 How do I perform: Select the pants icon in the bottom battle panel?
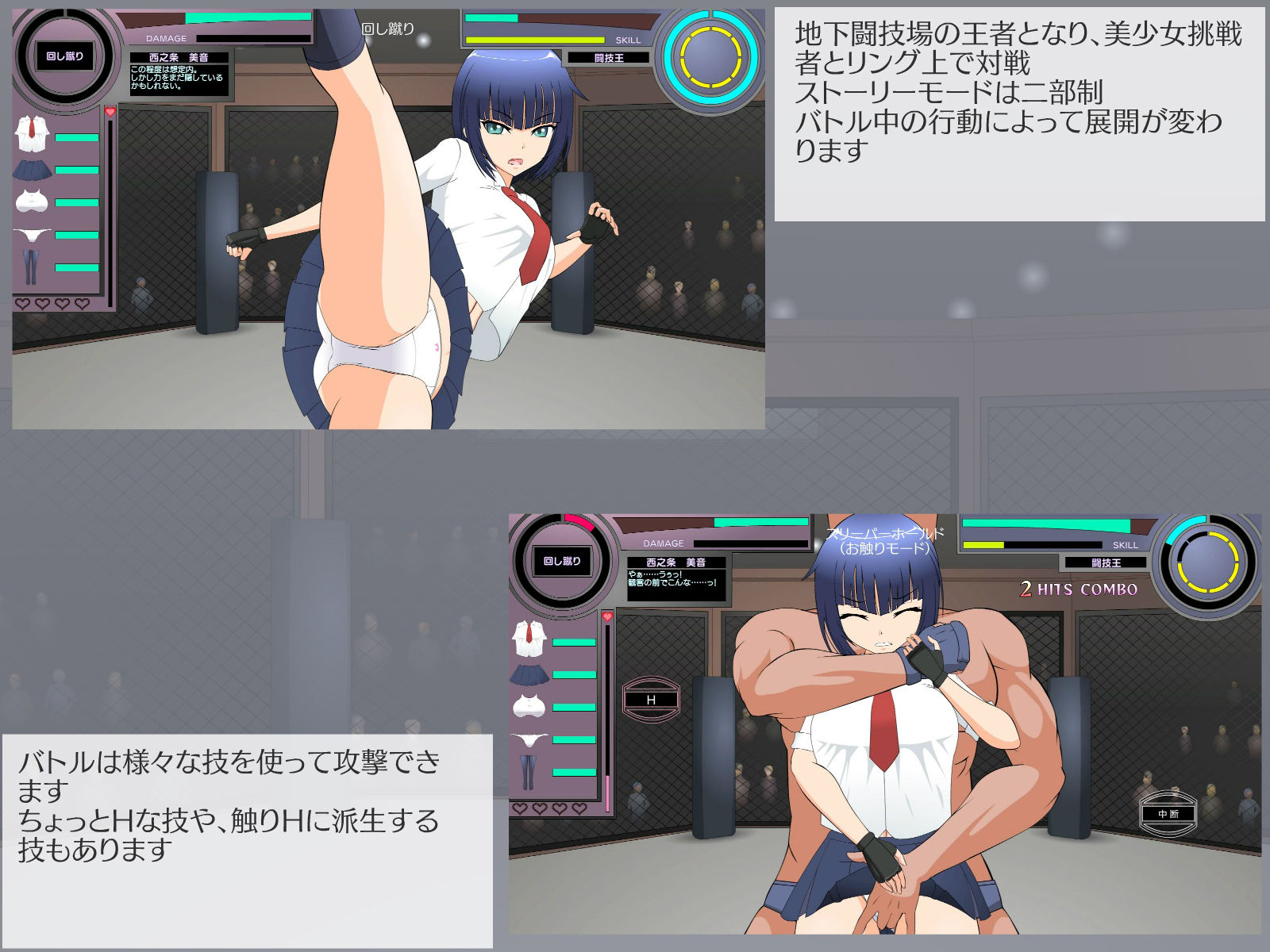[x=528, y=771]
